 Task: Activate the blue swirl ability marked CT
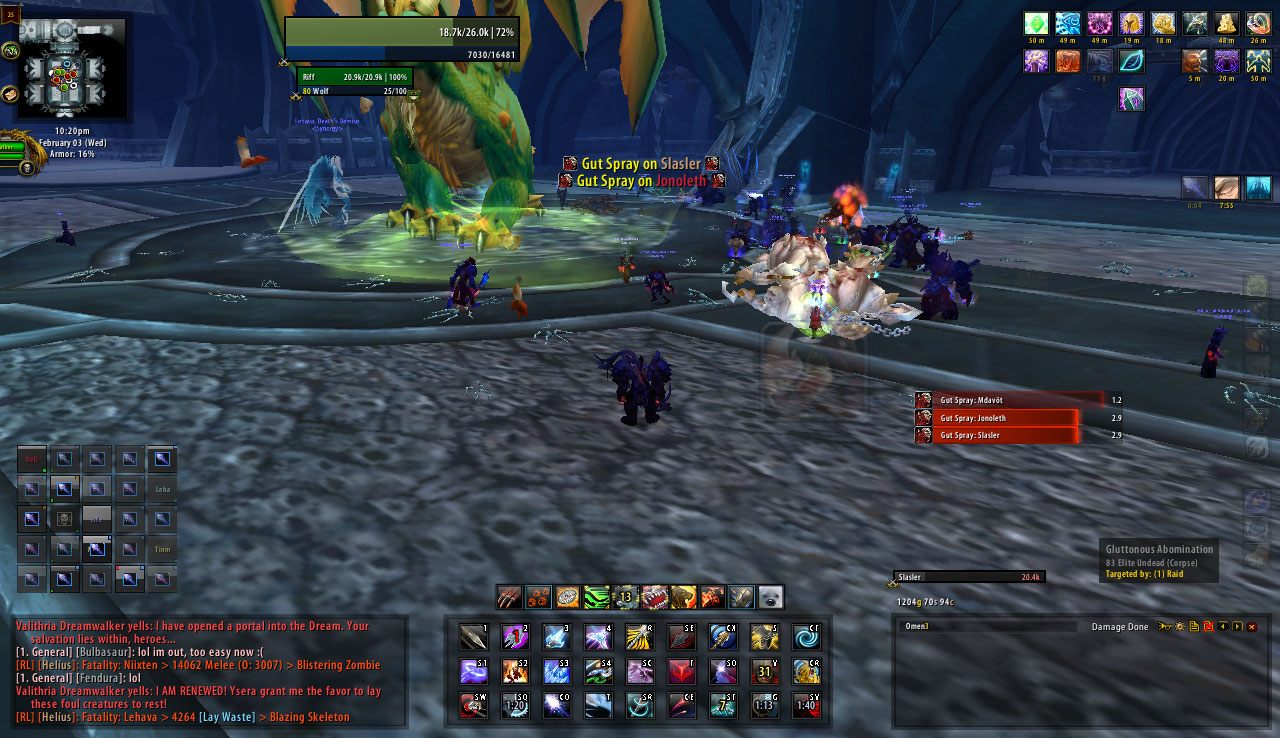(x=806, y=637)
